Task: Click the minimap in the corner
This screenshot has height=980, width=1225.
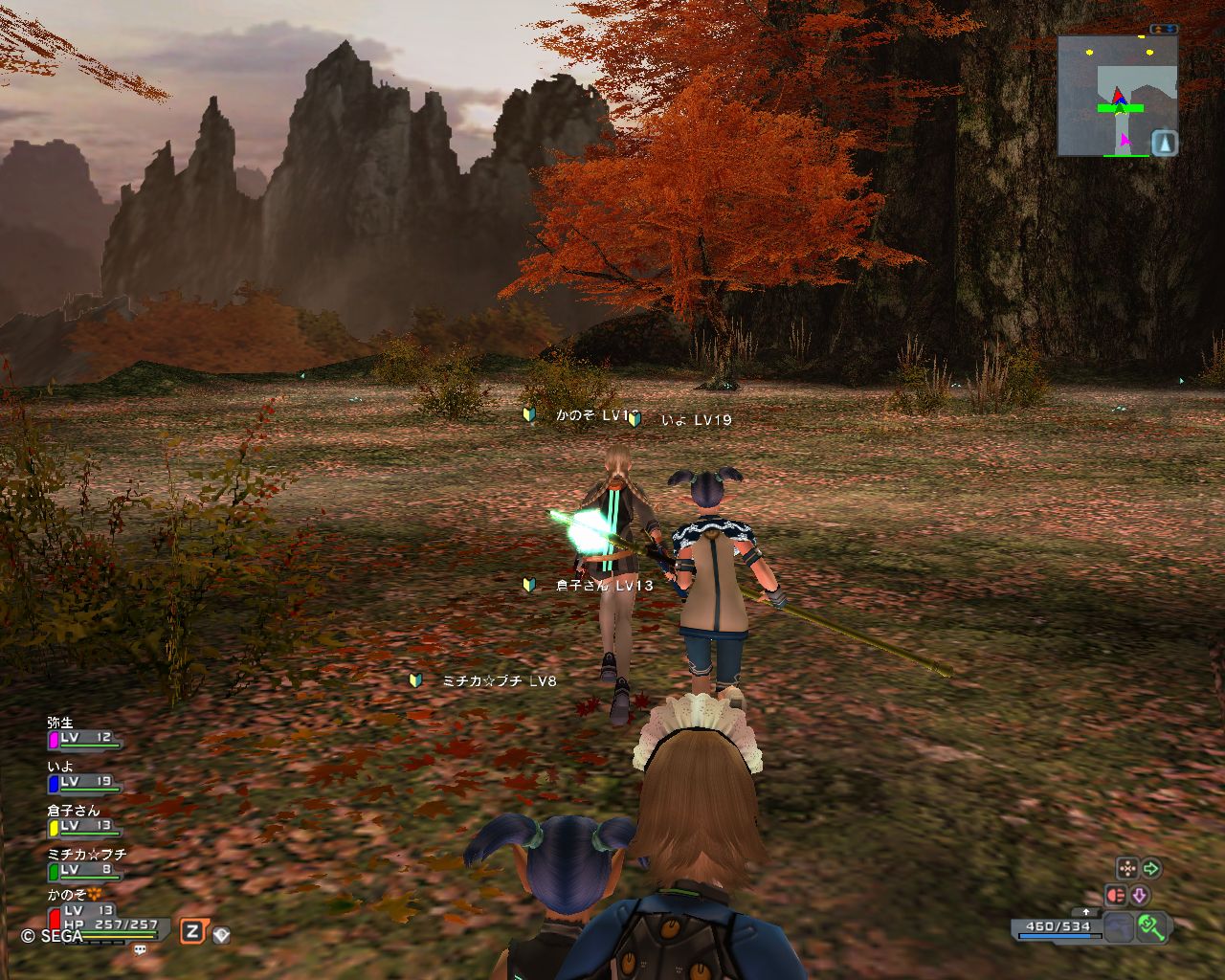Action: 1117,96
